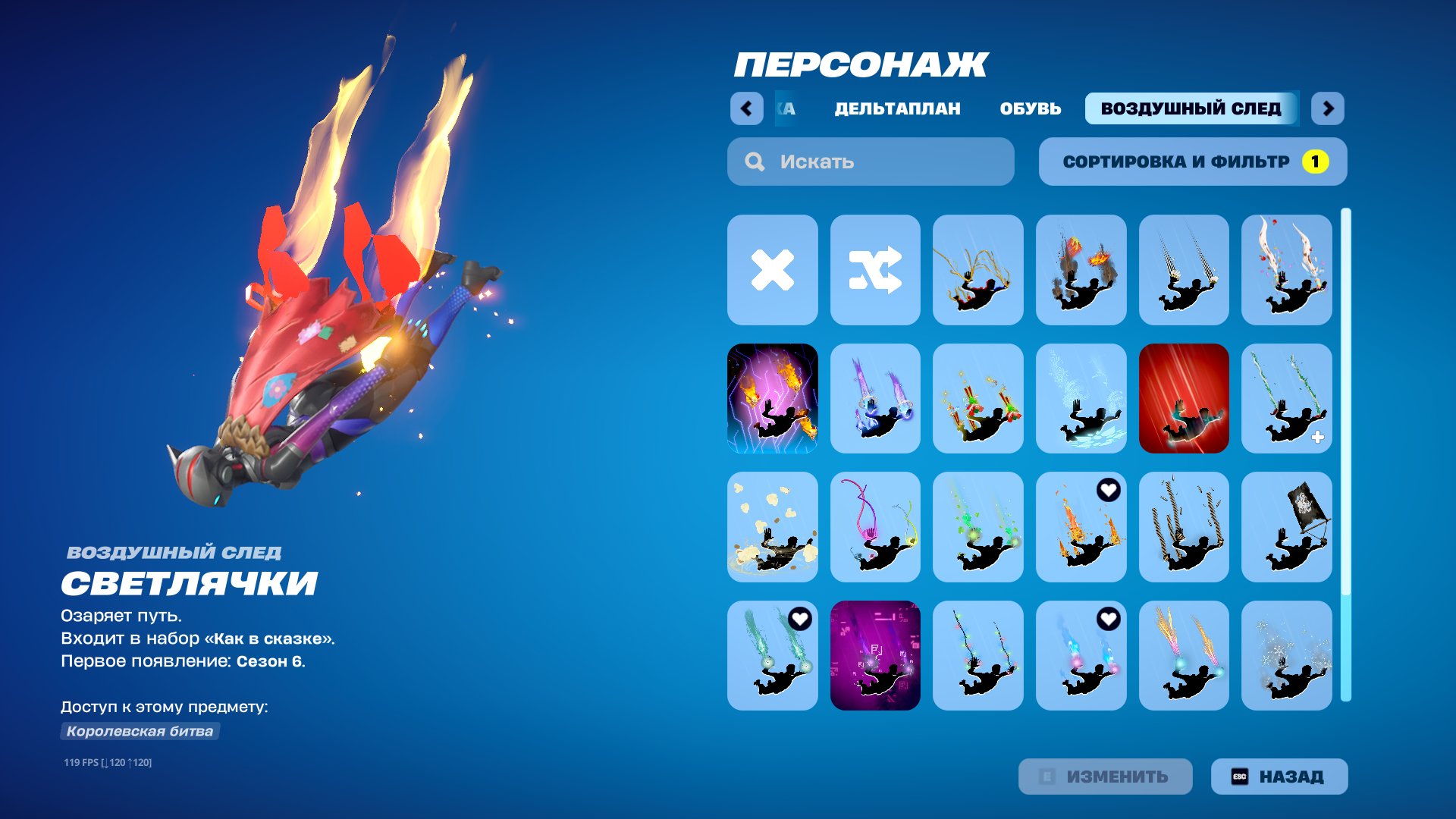The height and width of the screenshot is (819, 1456).
Task: Toggle favorite on the pastel orbs contrail
Action: [1108, 618]
